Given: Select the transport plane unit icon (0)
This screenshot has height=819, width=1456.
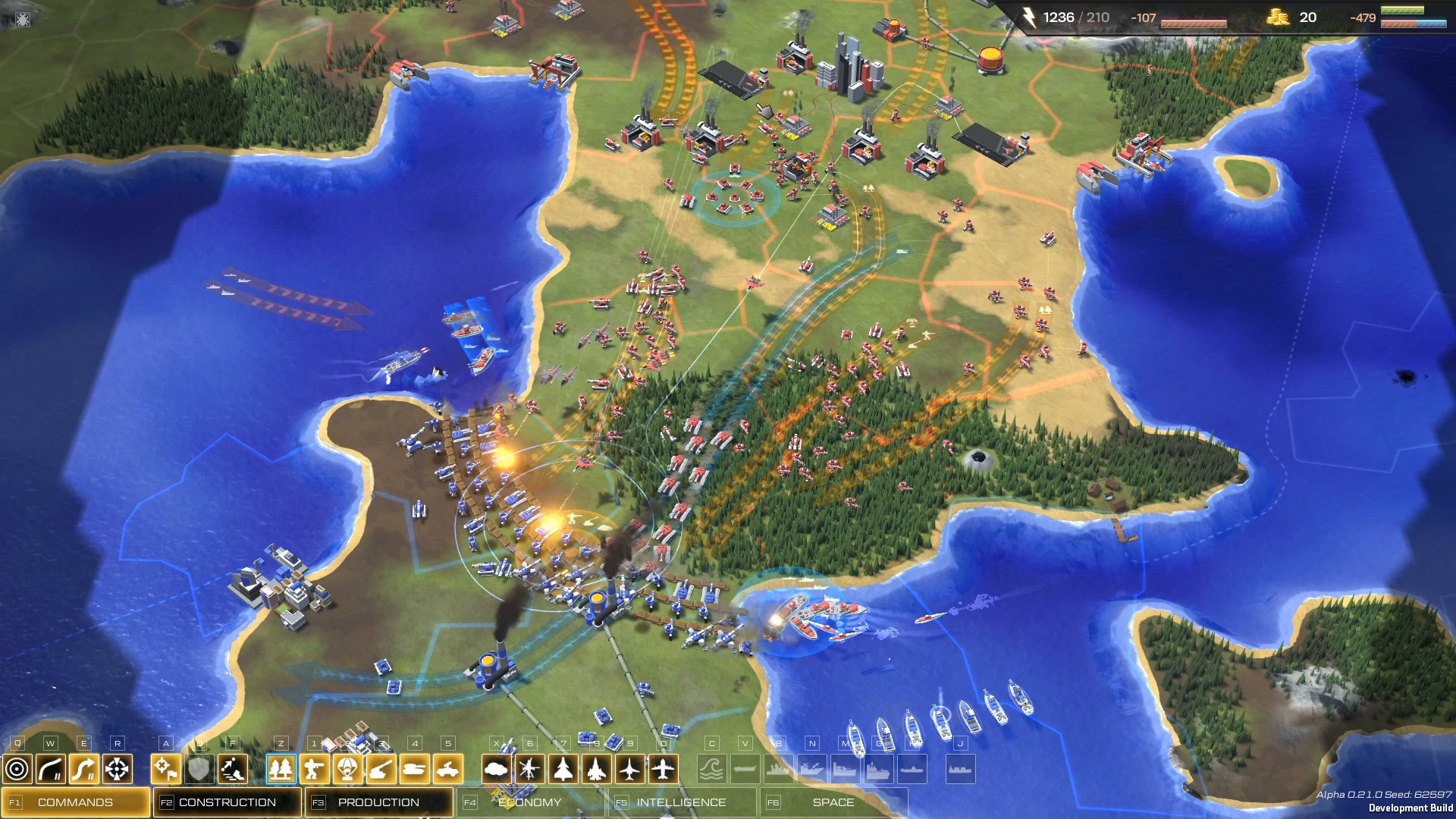Looking at the screenshot, I should (662, 769).
